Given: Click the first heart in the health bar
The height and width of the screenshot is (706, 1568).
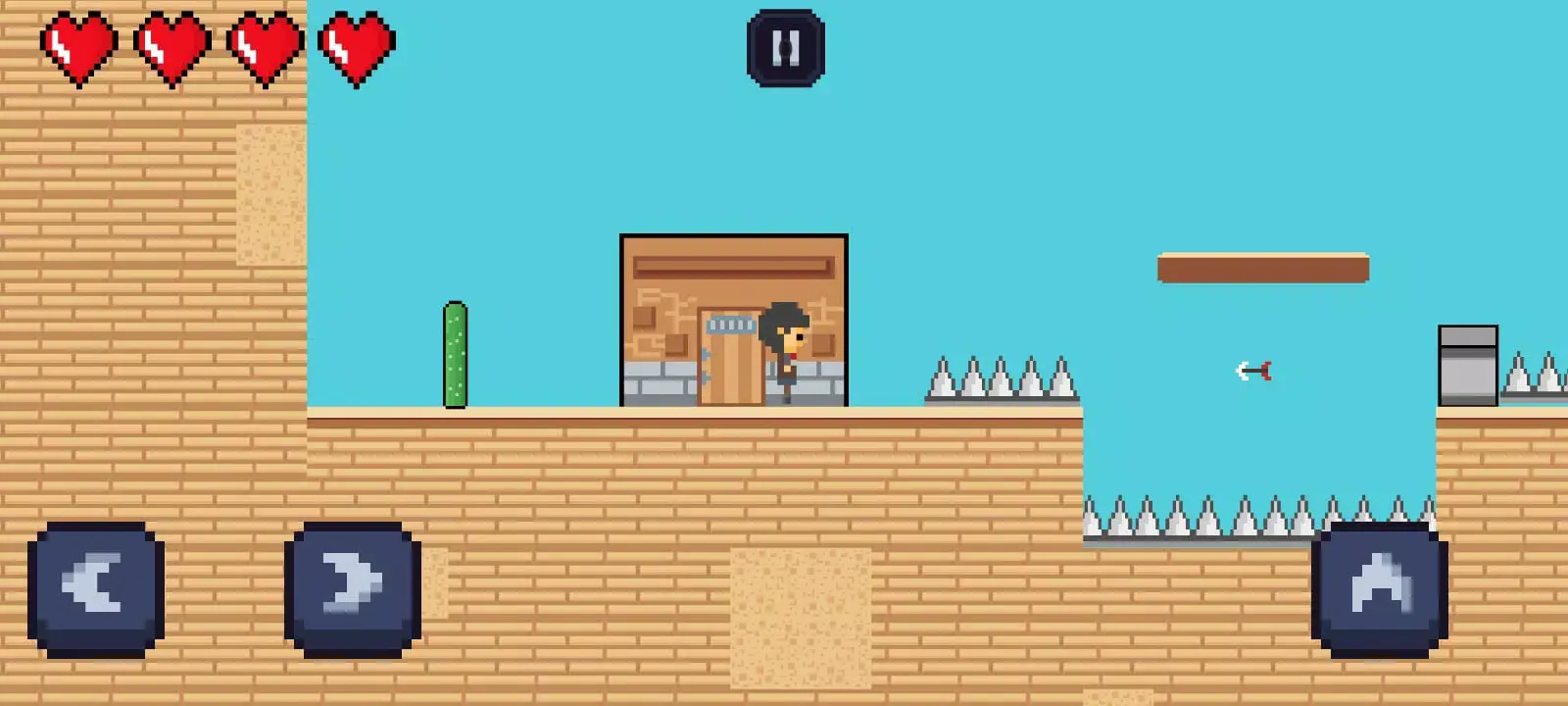Looking at the screenshot, I should click(78, 44).
